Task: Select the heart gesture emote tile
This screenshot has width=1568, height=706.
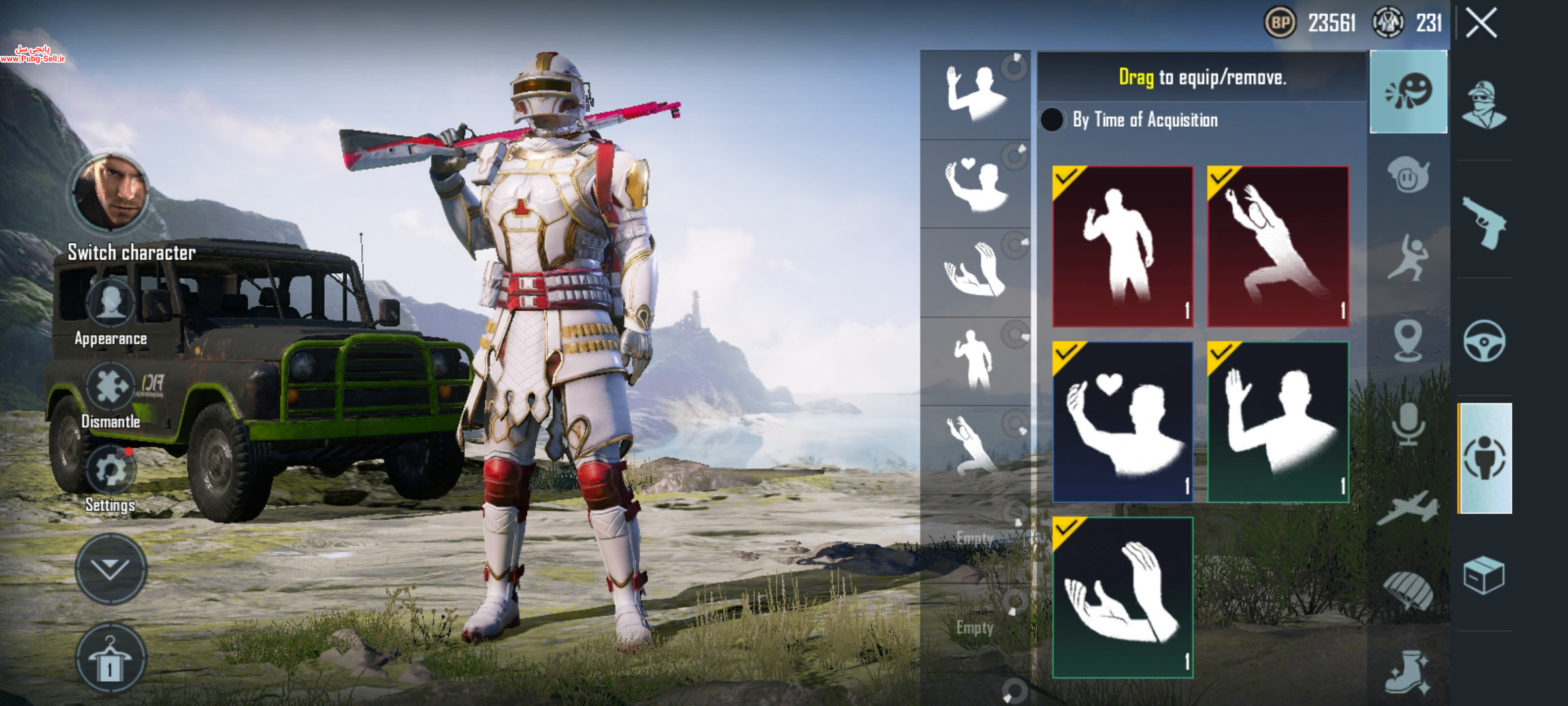Action: pos(1122,422)
